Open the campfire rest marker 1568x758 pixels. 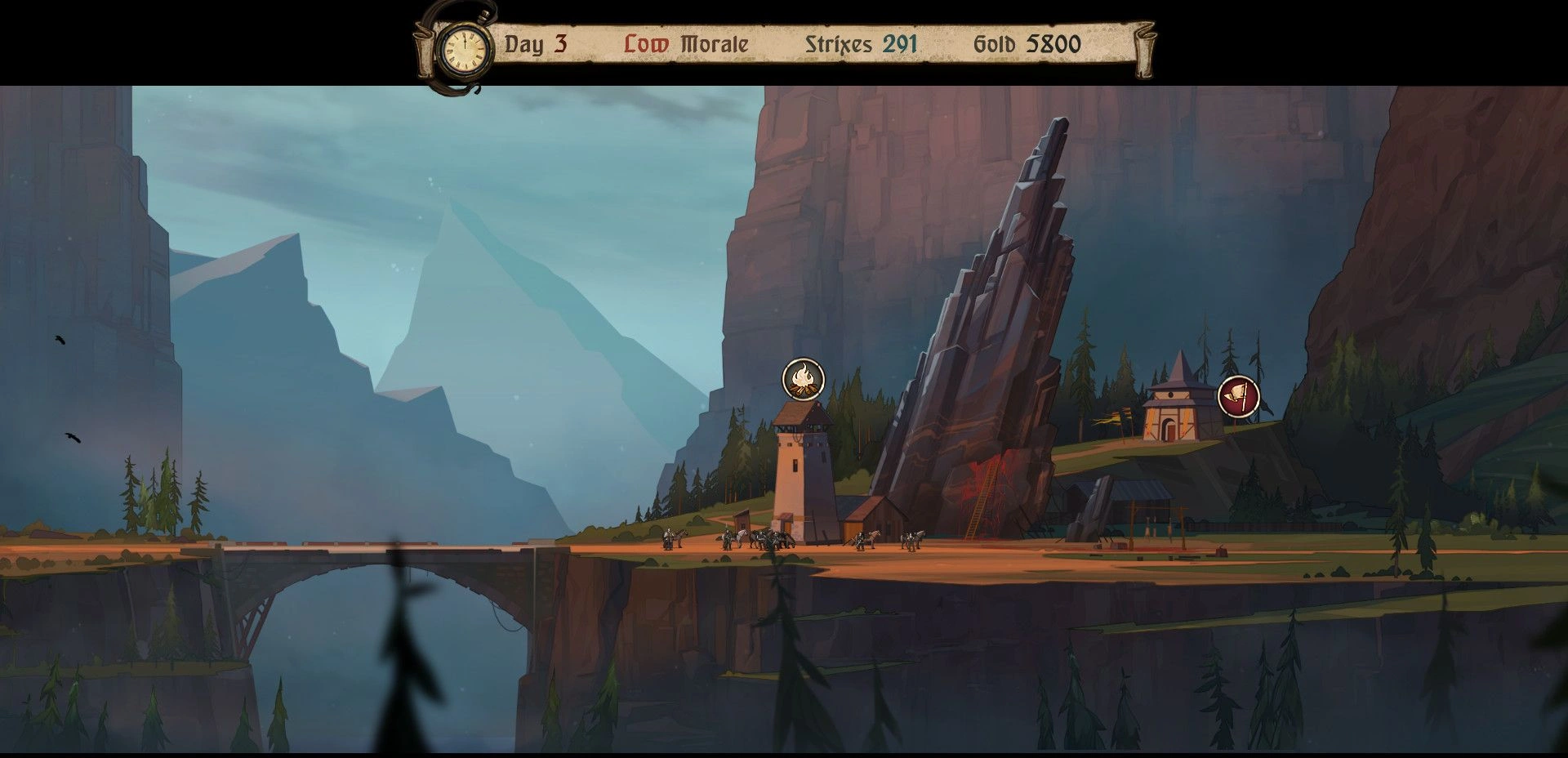[804, 379]
